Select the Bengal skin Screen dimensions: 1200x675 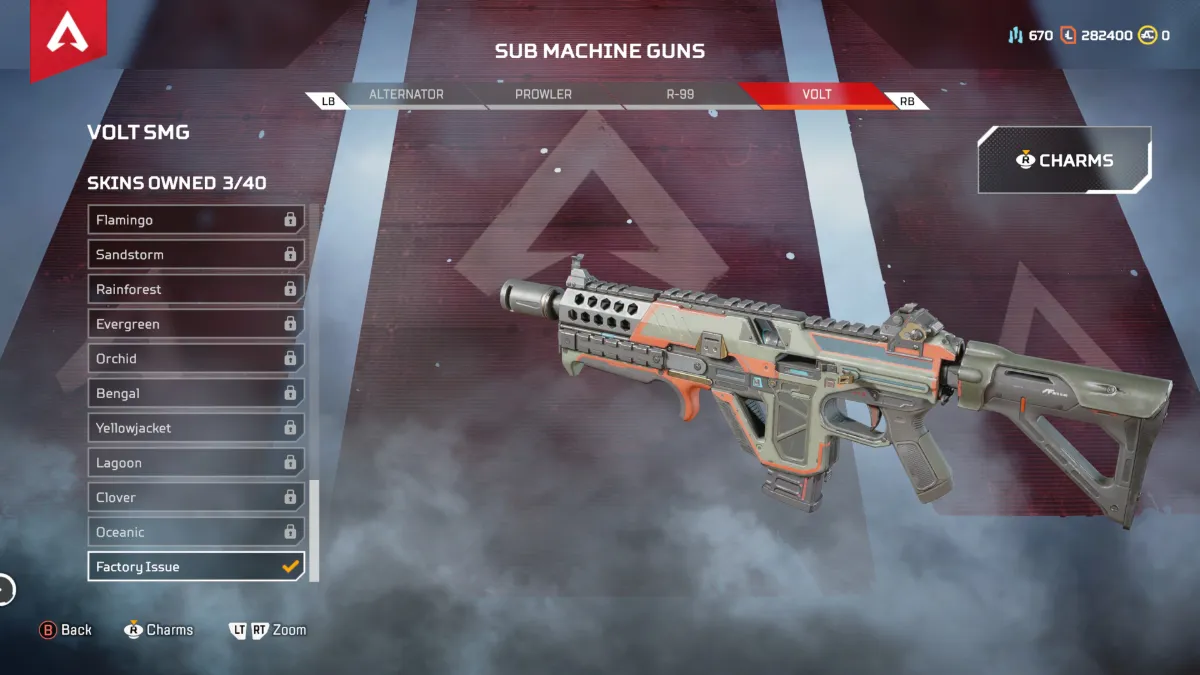(196, 393)
